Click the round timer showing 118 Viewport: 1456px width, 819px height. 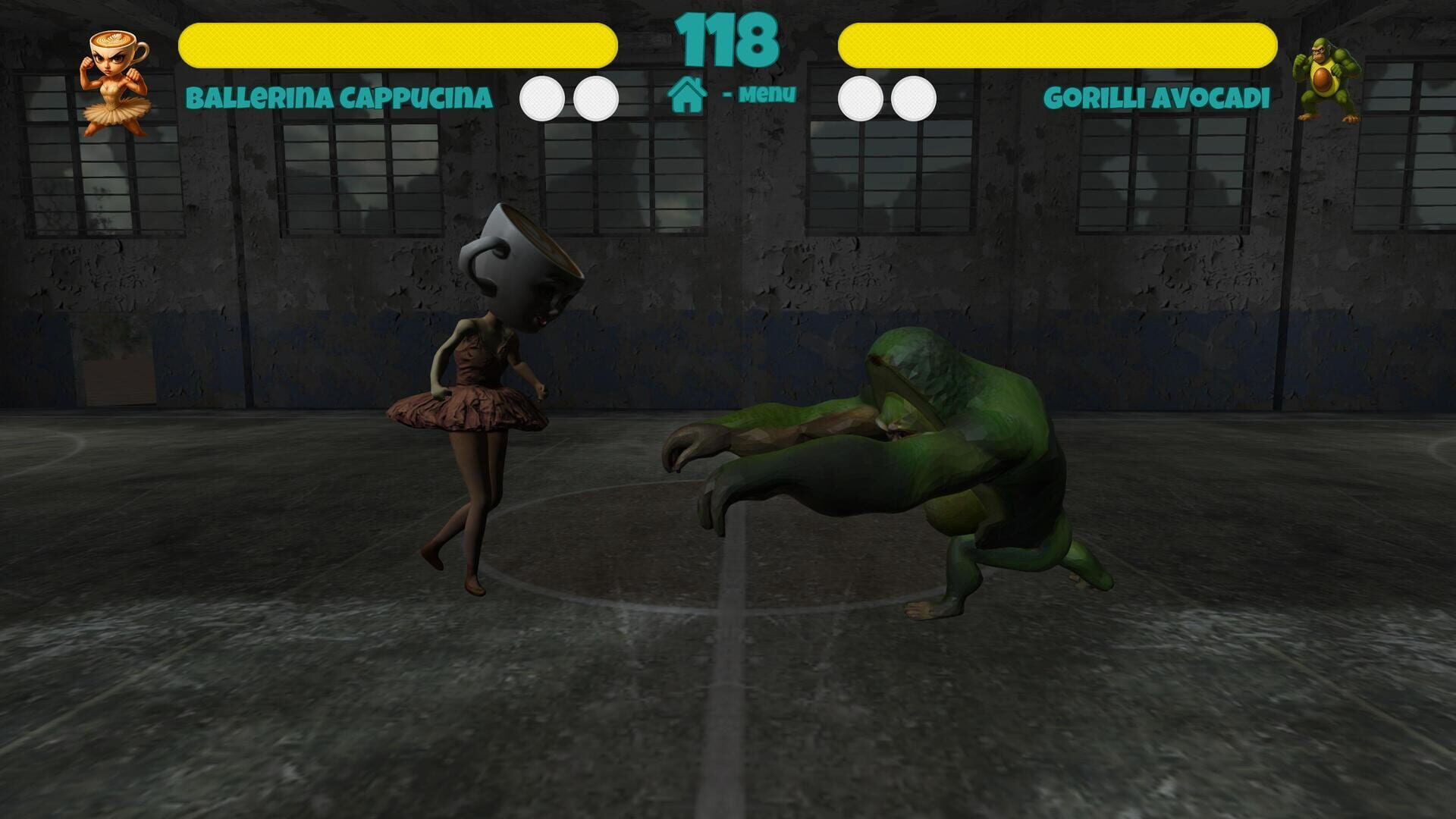tap(726, 38)
